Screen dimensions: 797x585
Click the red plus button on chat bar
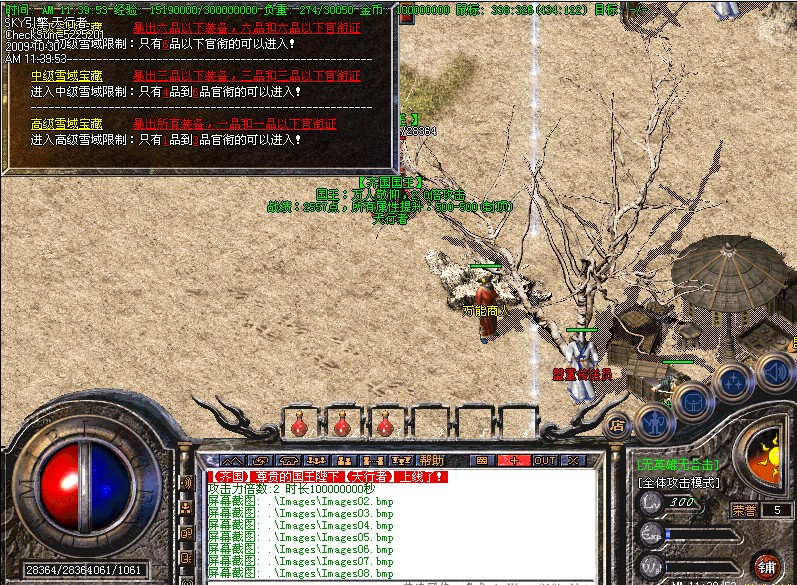514,460
